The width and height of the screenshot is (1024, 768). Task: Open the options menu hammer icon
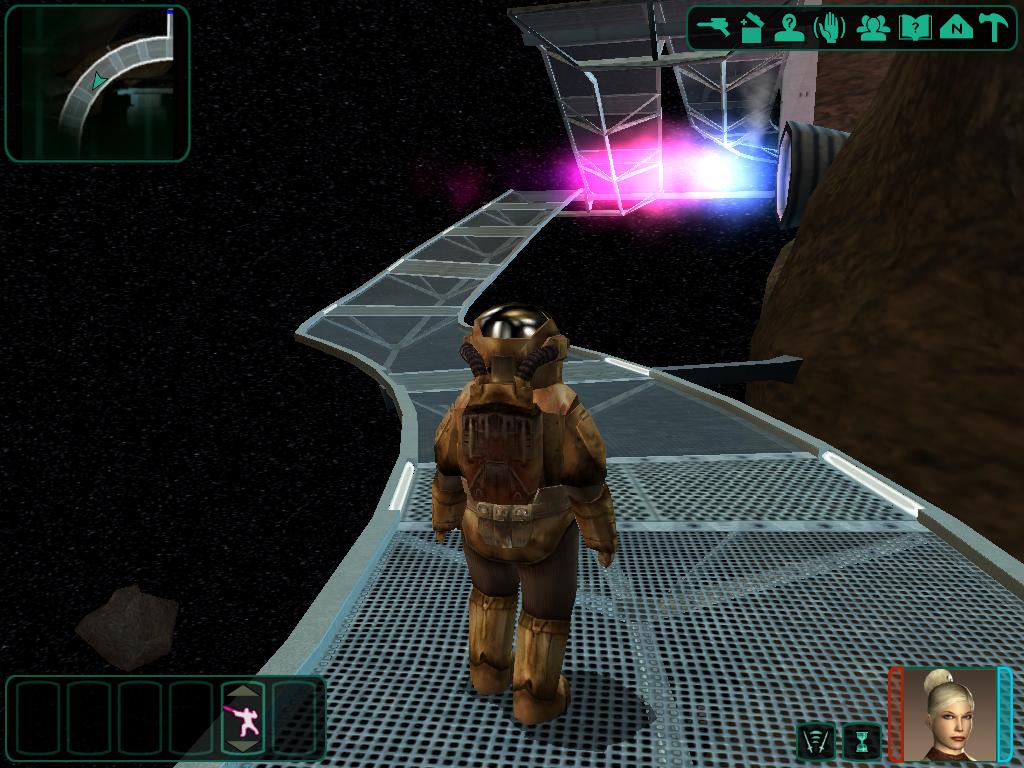(x=994, y=27)
